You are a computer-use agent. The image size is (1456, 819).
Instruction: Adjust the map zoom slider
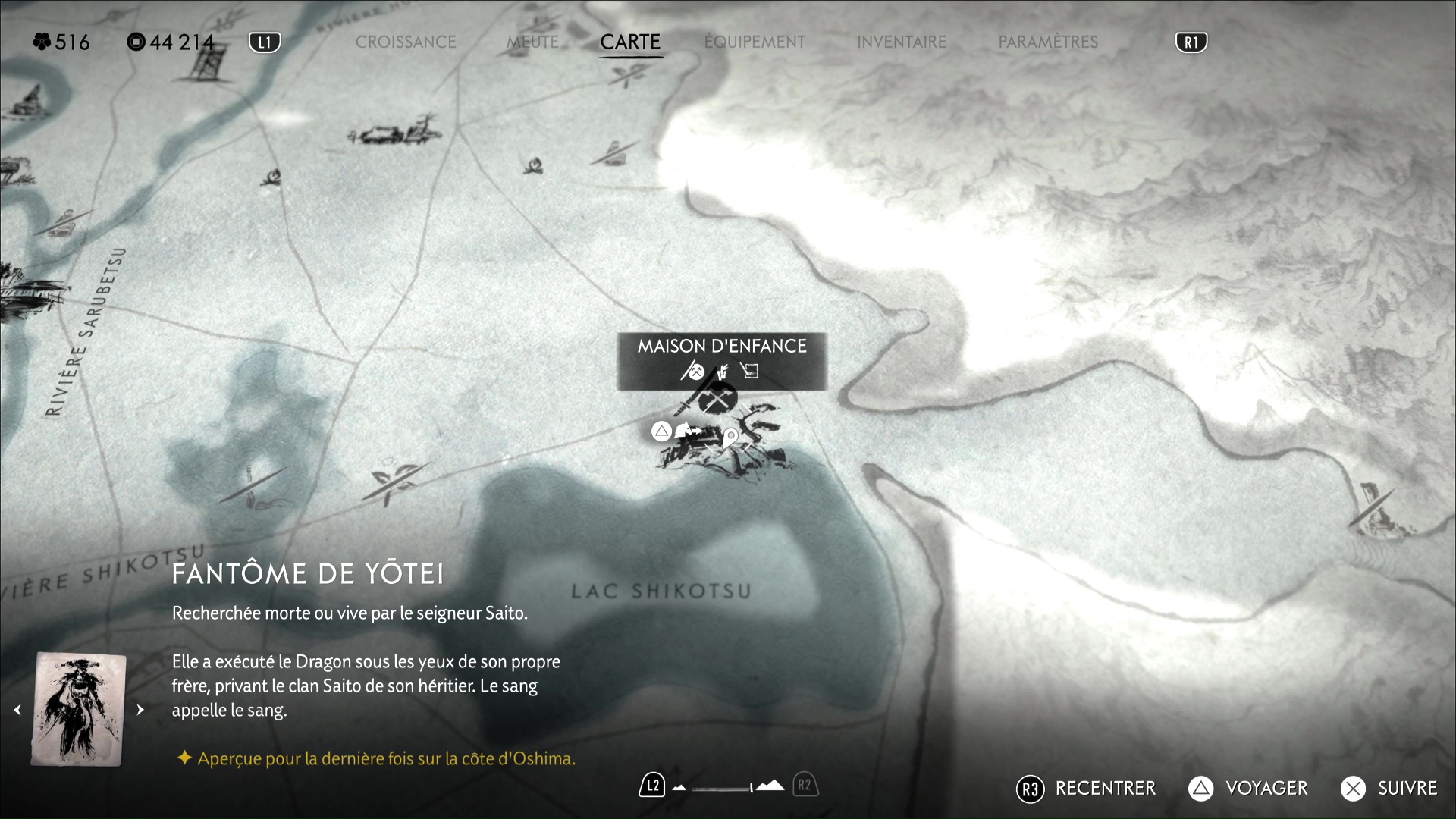[723, 788]
